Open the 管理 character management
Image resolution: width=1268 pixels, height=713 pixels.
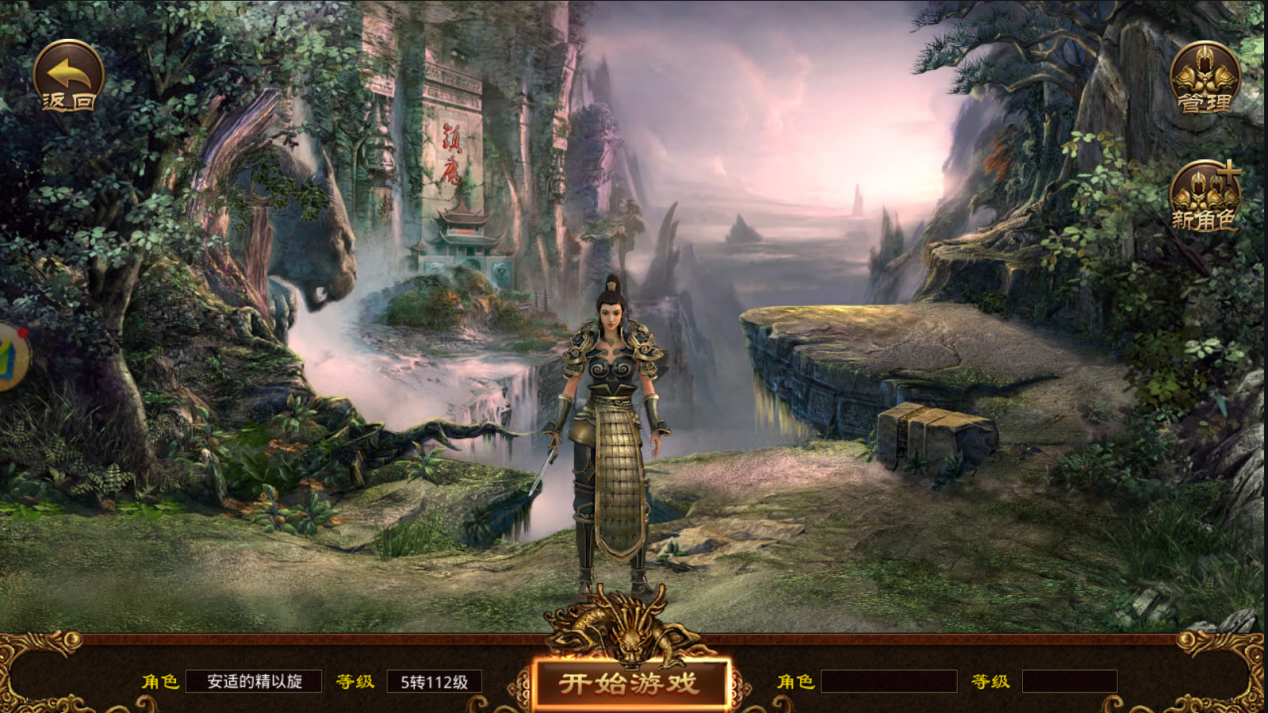tap(1205, 77)
